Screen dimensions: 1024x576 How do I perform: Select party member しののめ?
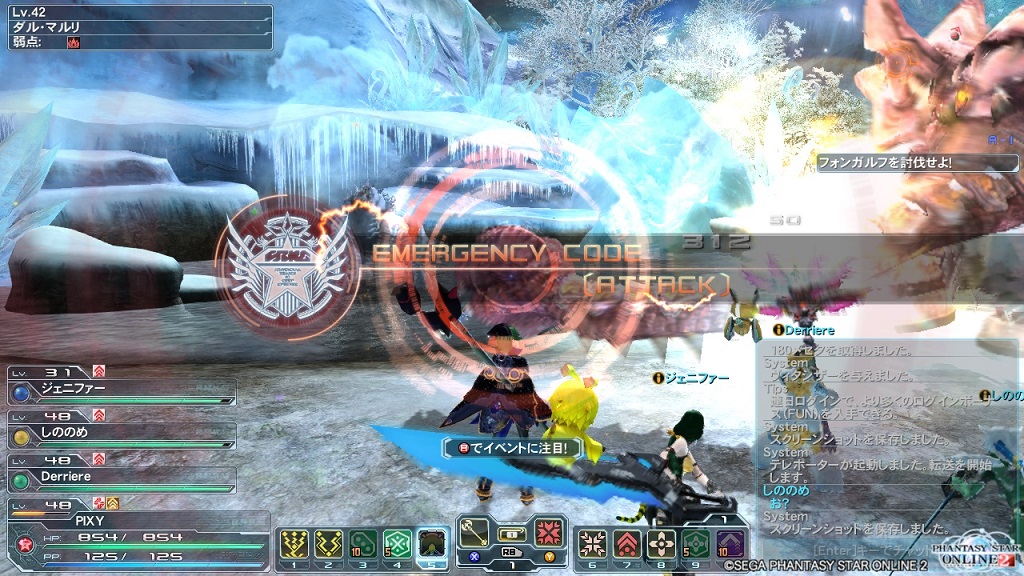(120, 435)
